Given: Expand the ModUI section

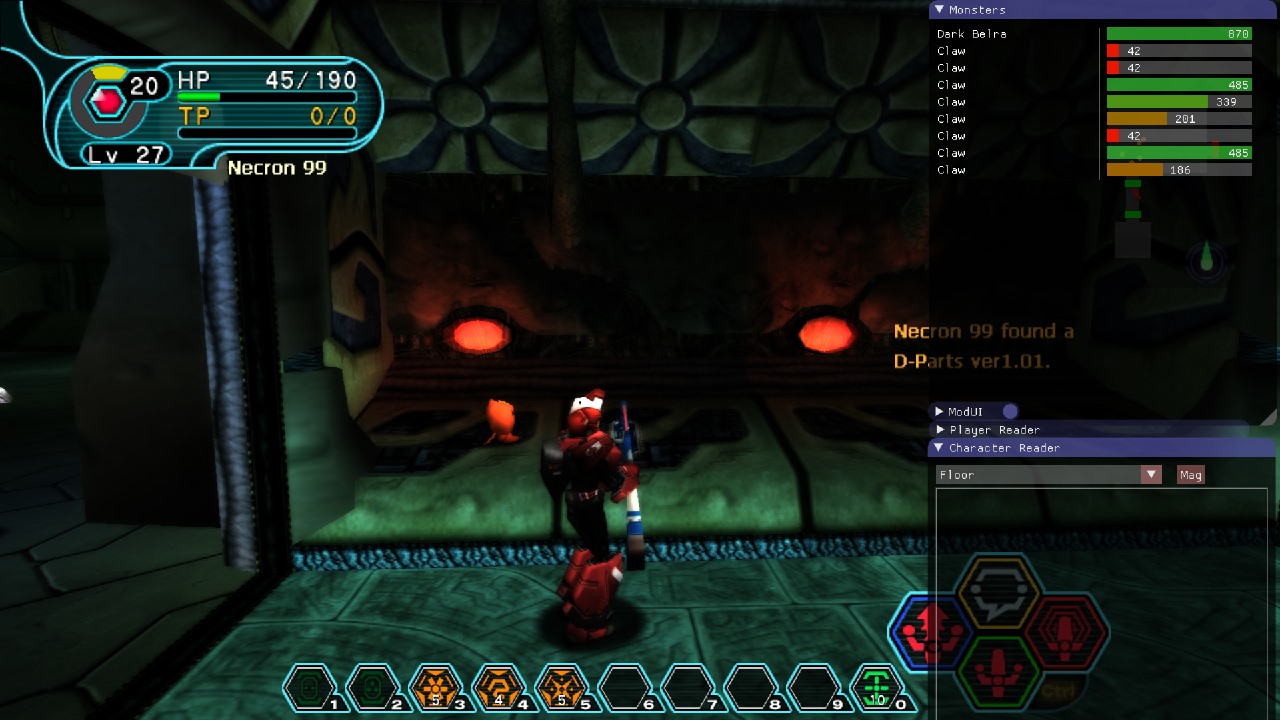Looking at the screenshot, I should (939, 411).
